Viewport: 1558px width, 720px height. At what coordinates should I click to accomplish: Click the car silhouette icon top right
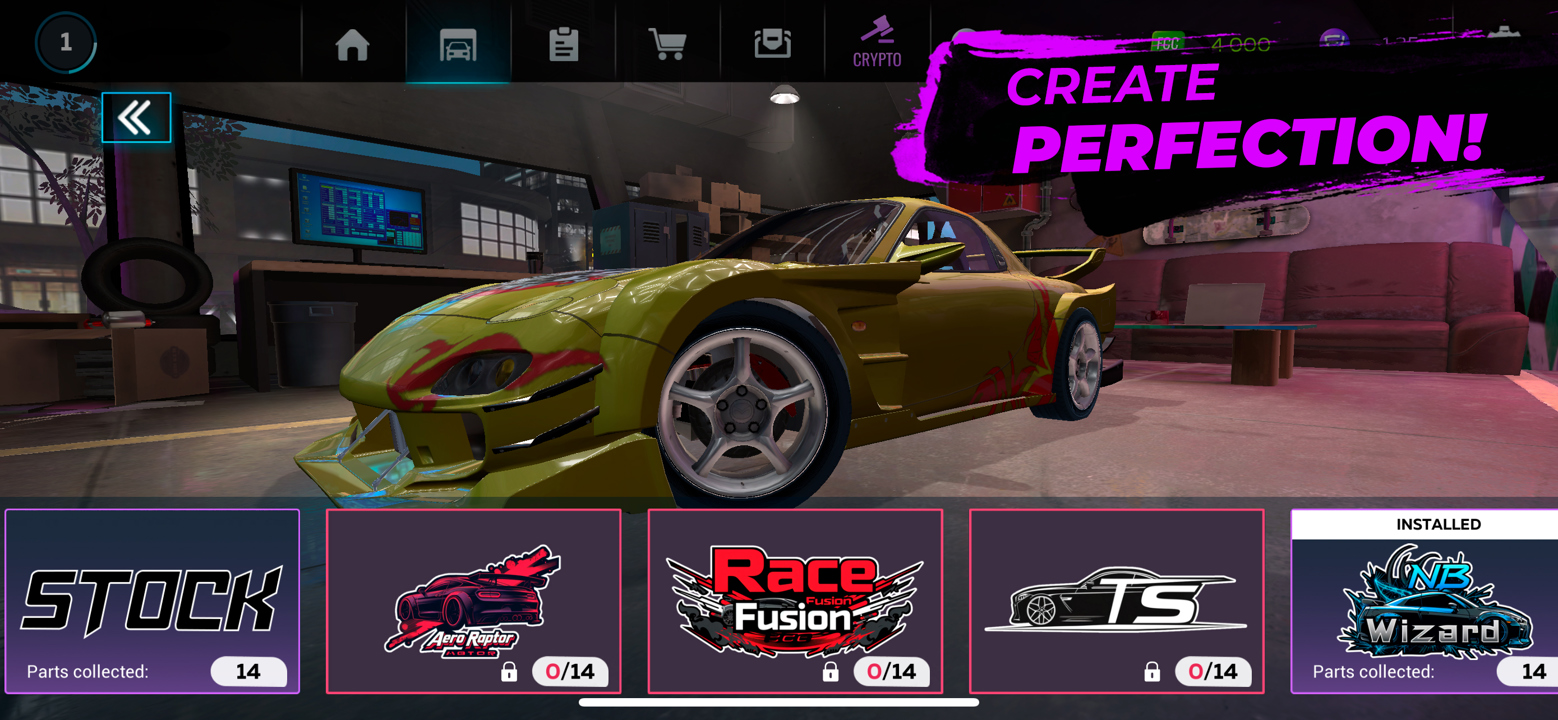pyautogui.click(x=1502, y=33)
